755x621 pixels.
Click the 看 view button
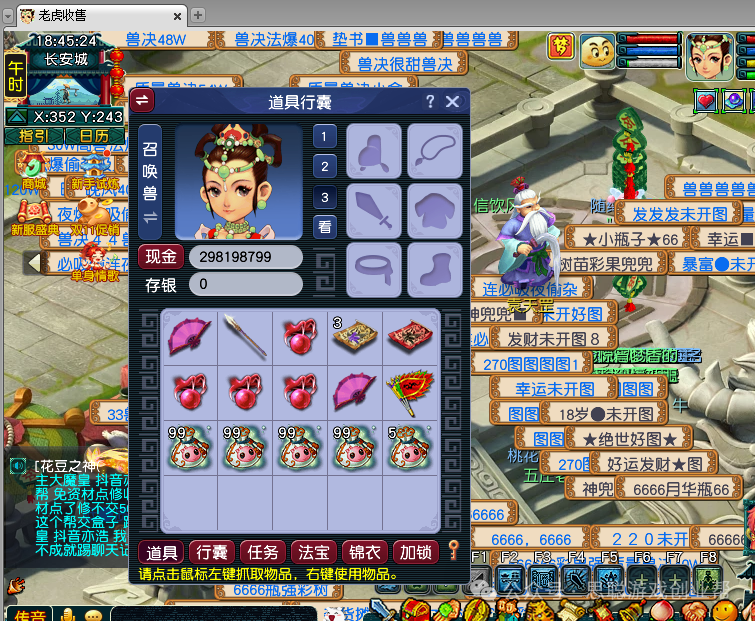pyautogui.click(x=325, y=227)
